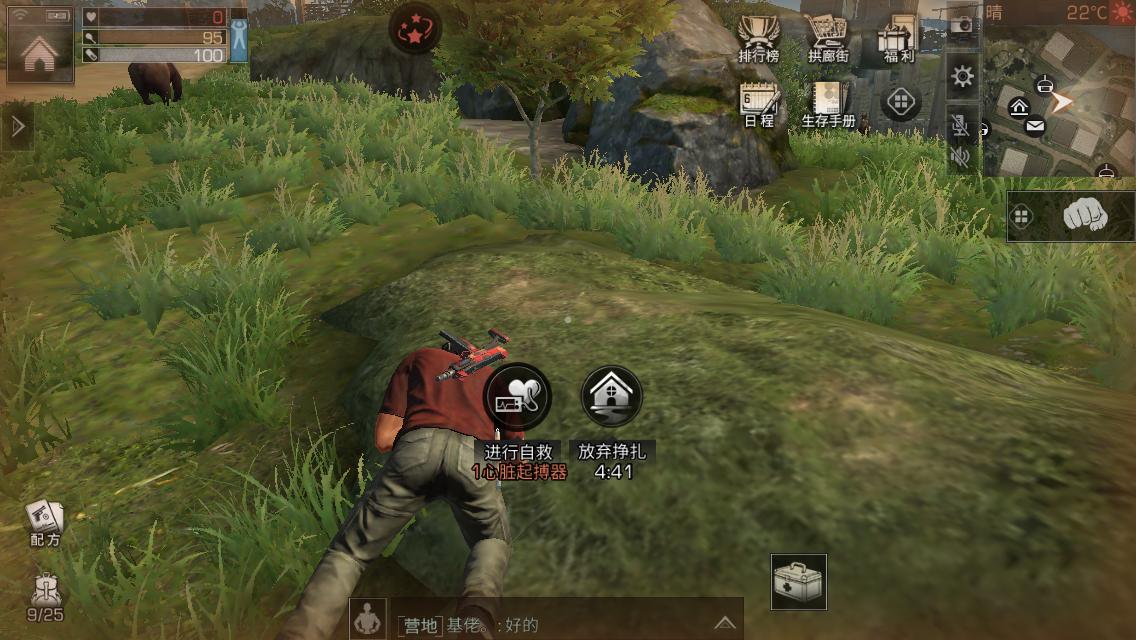The image size is (1136, 640).
Task: Tap the fist attack button
Action: click(1085, 215)
